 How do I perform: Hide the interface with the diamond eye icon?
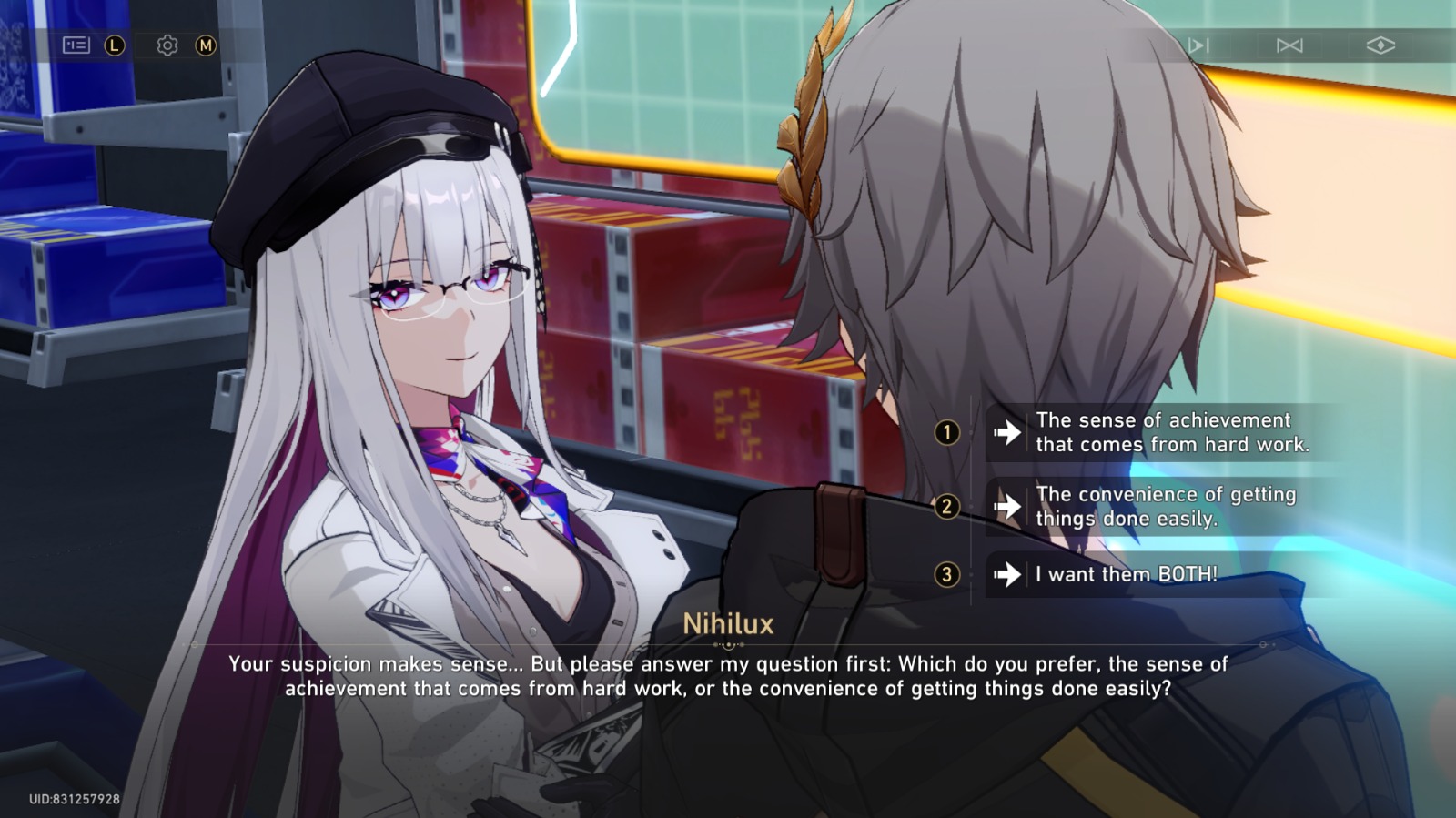tap(1380, 45)
